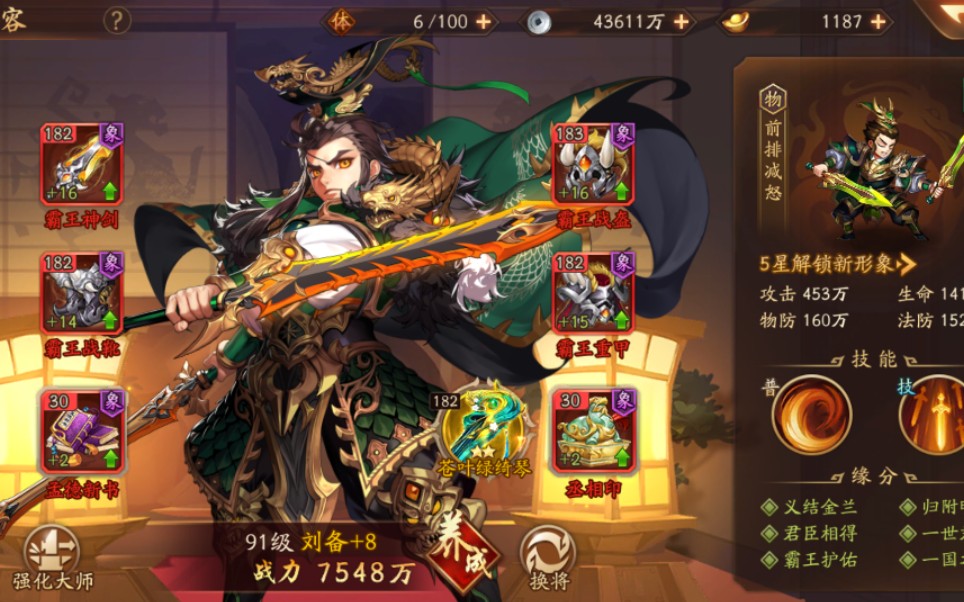Select the 孟德新书 book slot
Image resolution: width=964 pixels, height=602 pixels.
pos(82,430)
